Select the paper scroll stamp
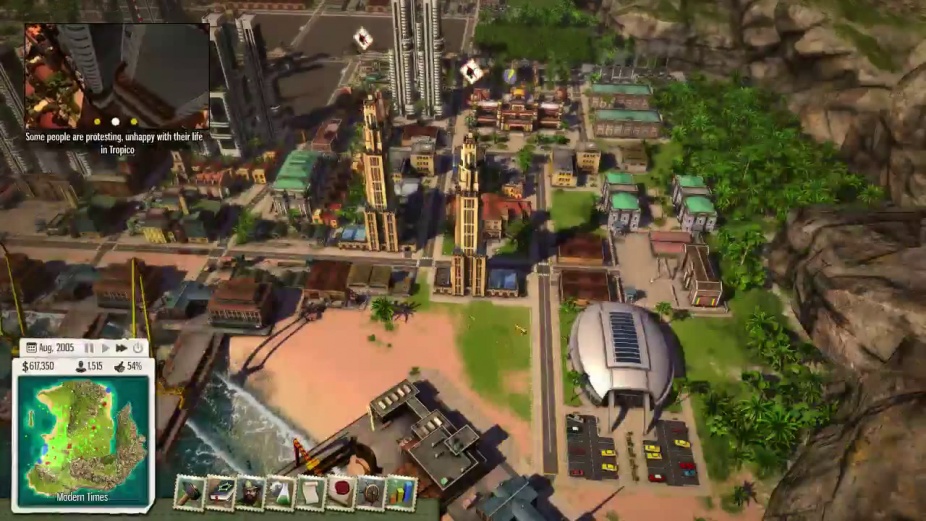Image resolution: width=926 pixels, height=521 pixels. [310, 492]
